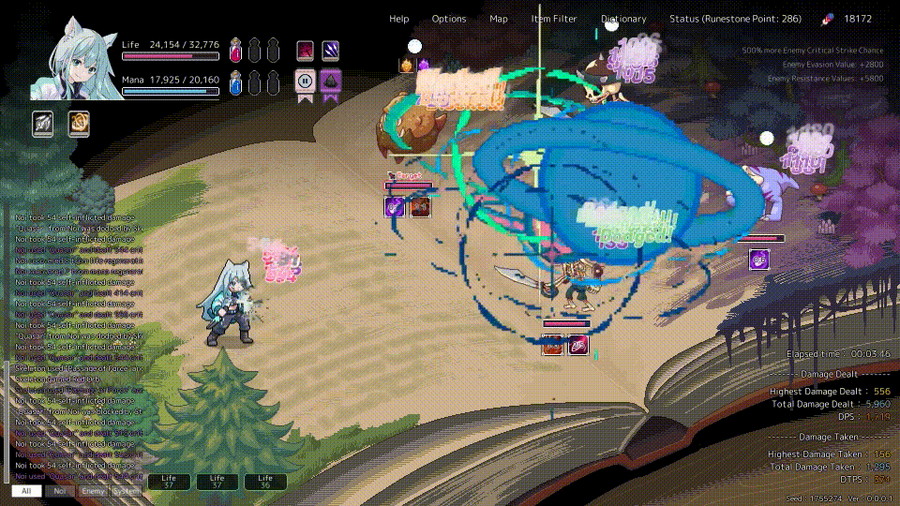Image resolution: width=900 pixels, height=506 pixels.
Task: Open the Item Filter menu
Action: (x=554, y=19)
